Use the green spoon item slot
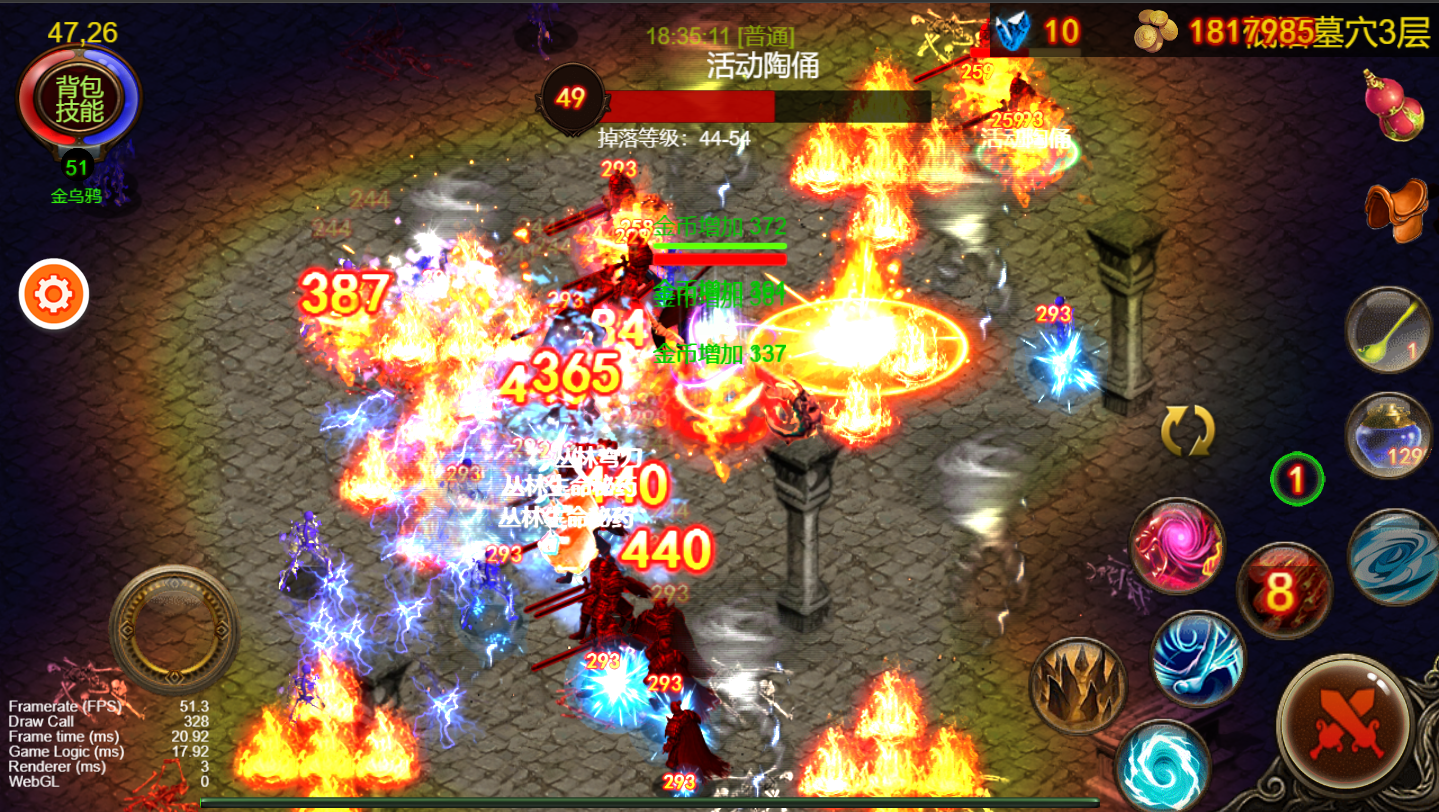 [1389, 330]
